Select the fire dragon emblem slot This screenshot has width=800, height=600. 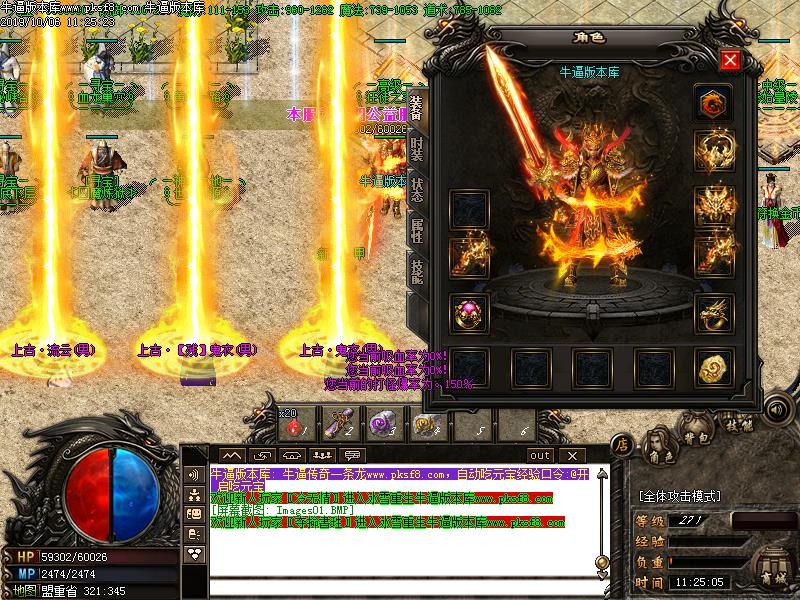point(714,102)
